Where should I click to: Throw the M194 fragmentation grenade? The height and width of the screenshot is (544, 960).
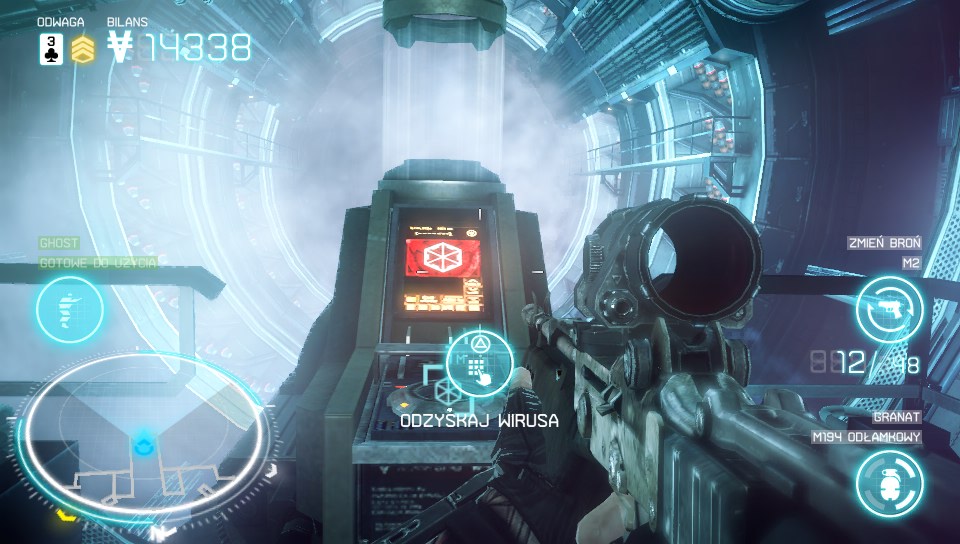pos(889,483)
